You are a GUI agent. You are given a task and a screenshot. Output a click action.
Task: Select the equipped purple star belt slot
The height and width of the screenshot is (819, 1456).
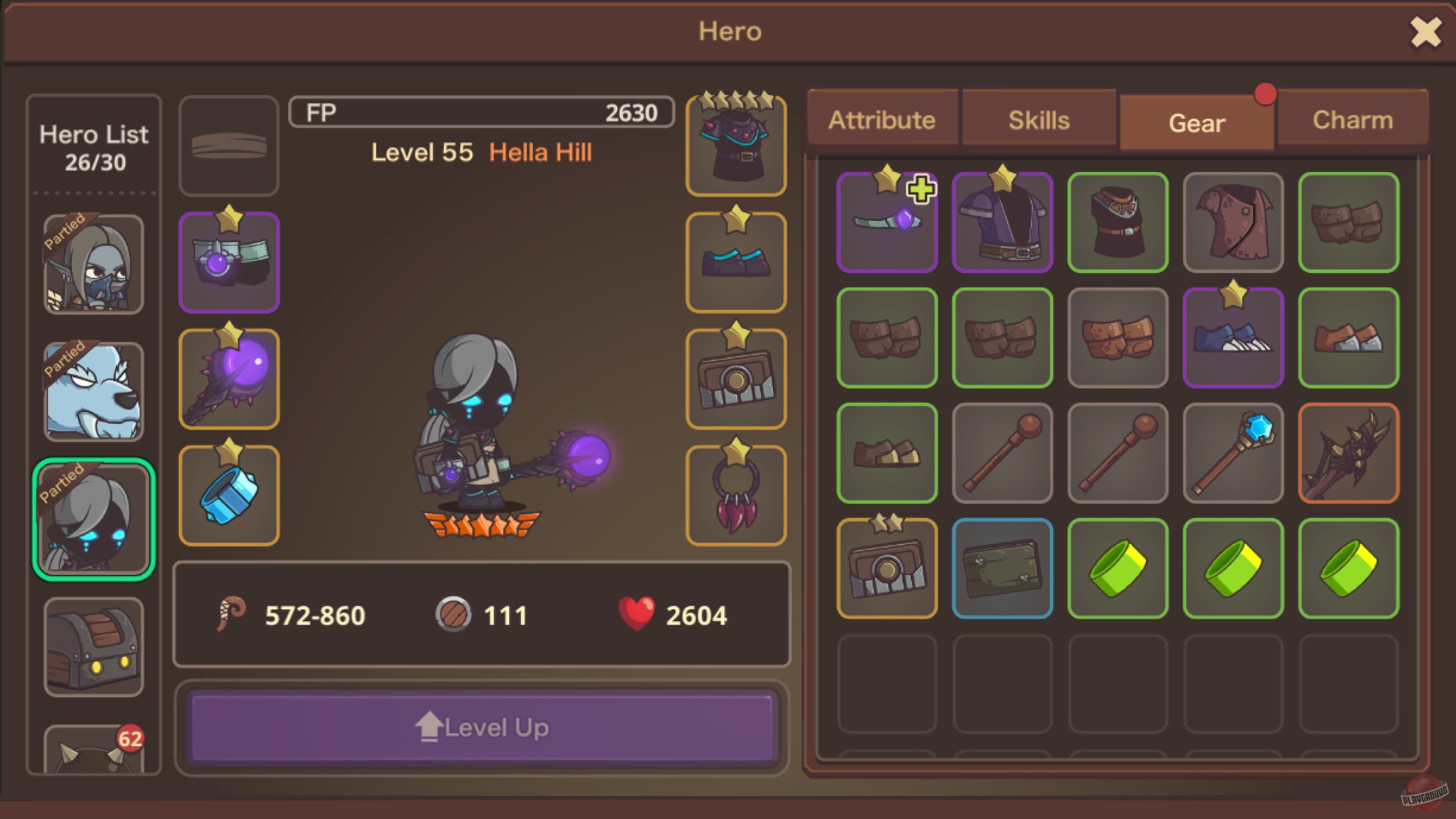pyautogui.click(x=228, y=262)
